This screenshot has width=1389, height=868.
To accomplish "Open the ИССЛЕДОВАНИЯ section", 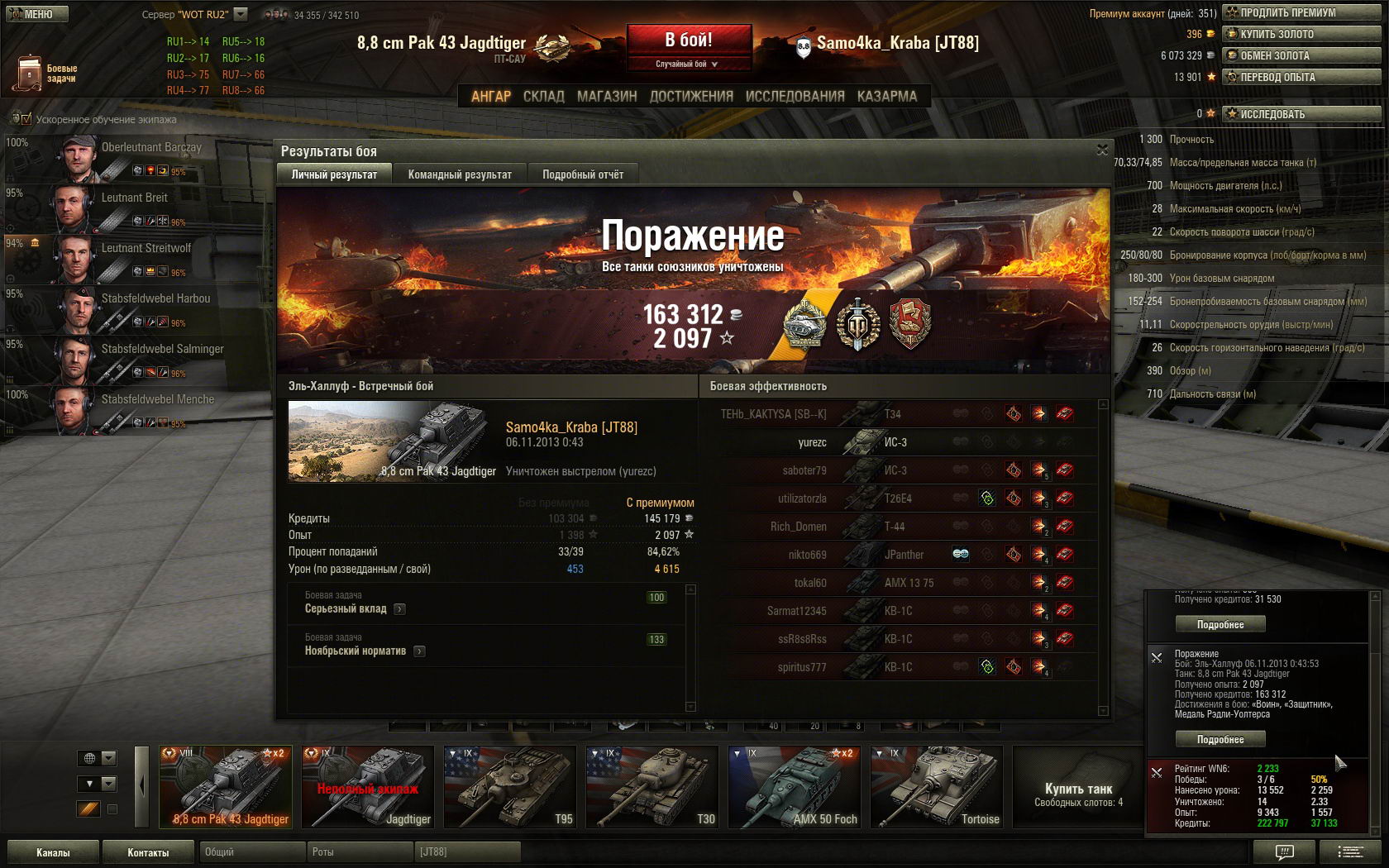I will click(x=795, y=96).
